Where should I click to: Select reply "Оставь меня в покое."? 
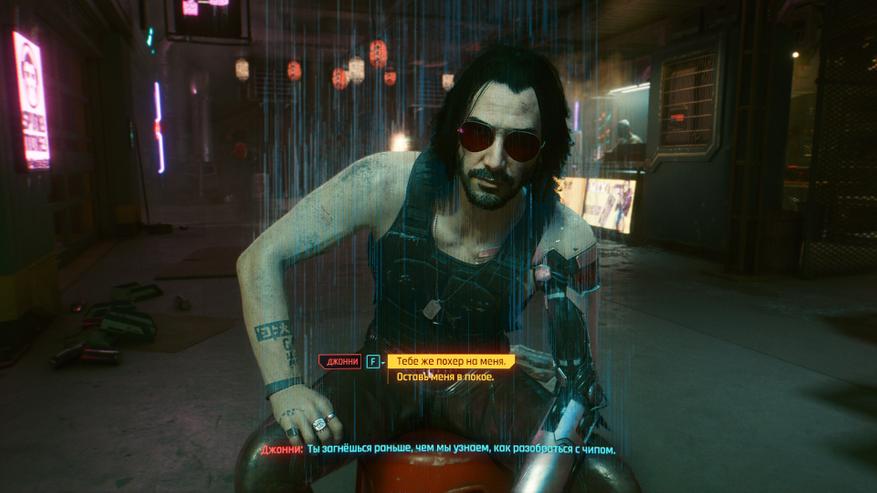coord(446,377)
